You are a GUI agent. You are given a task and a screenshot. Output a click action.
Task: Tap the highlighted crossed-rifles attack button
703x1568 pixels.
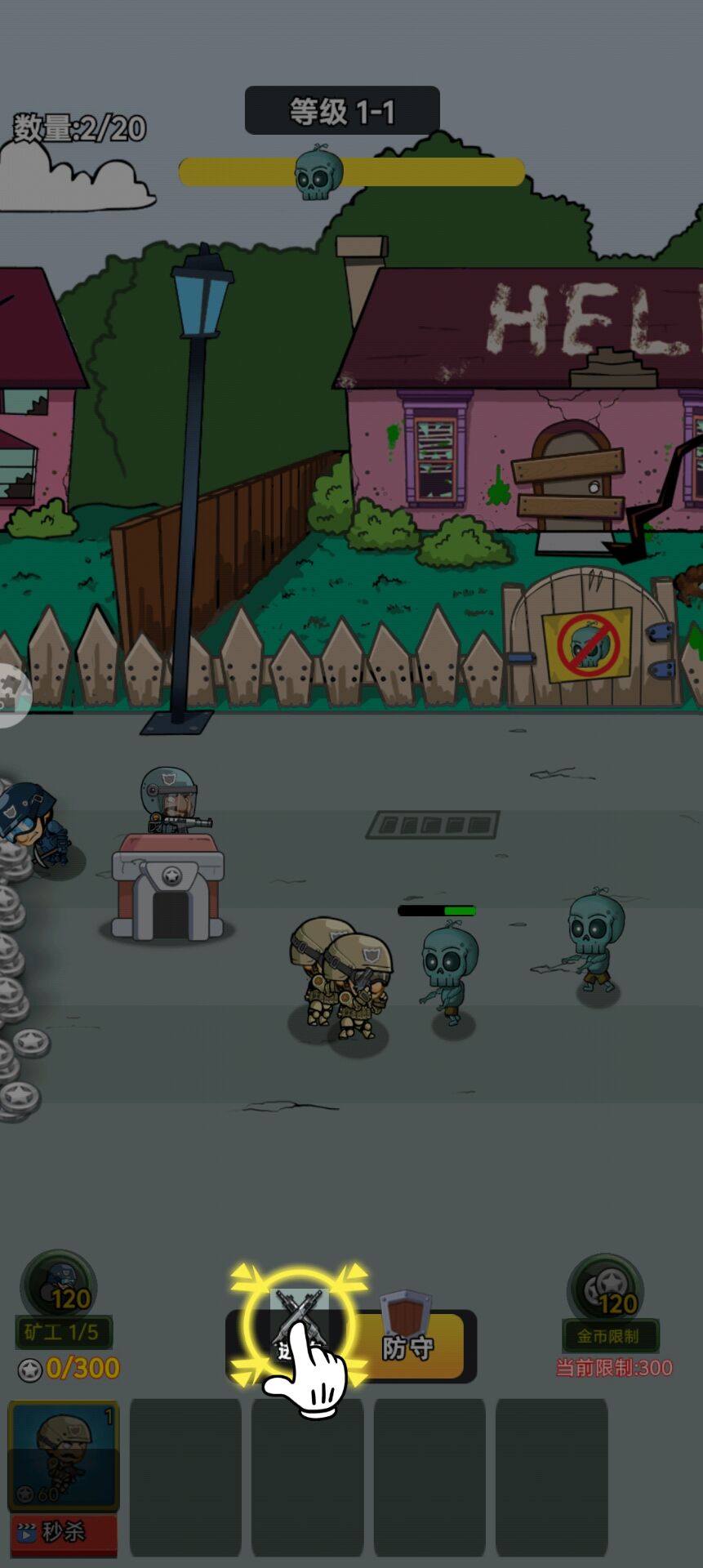tap(299, 1323)
